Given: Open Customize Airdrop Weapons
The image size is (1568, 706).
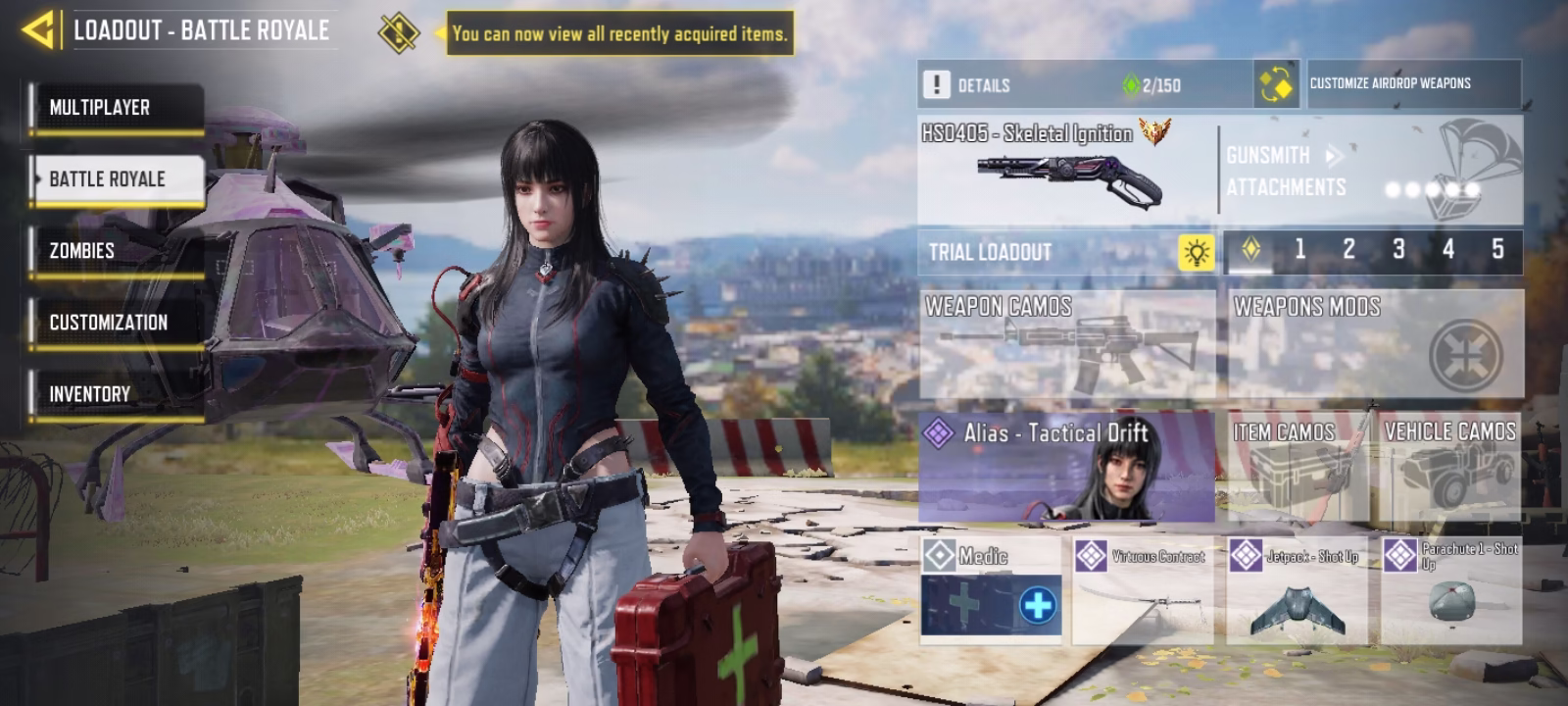Looking at the screenshot, I should coord(1390,84).
